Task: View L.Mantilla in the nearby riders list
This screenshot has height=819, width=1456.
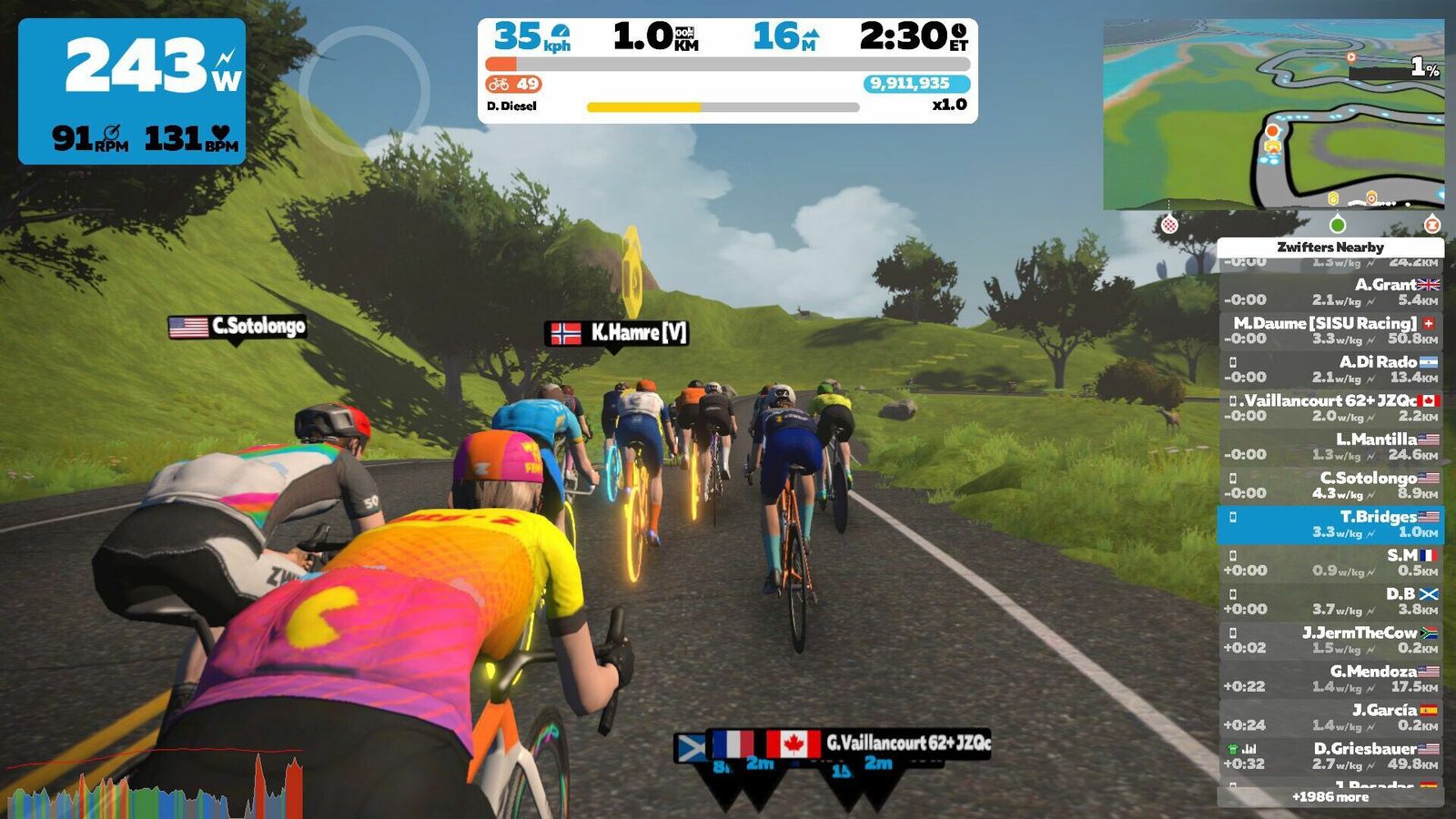Action: tap(1330, 447)
